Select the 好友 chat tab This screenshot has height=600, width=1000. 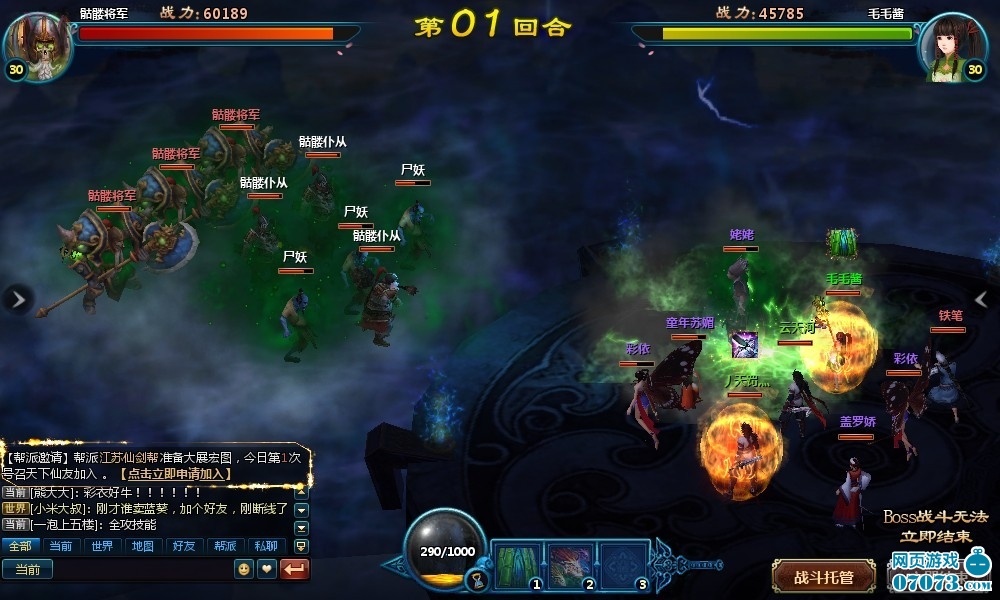pyautogui.click(x=183, y=546)
